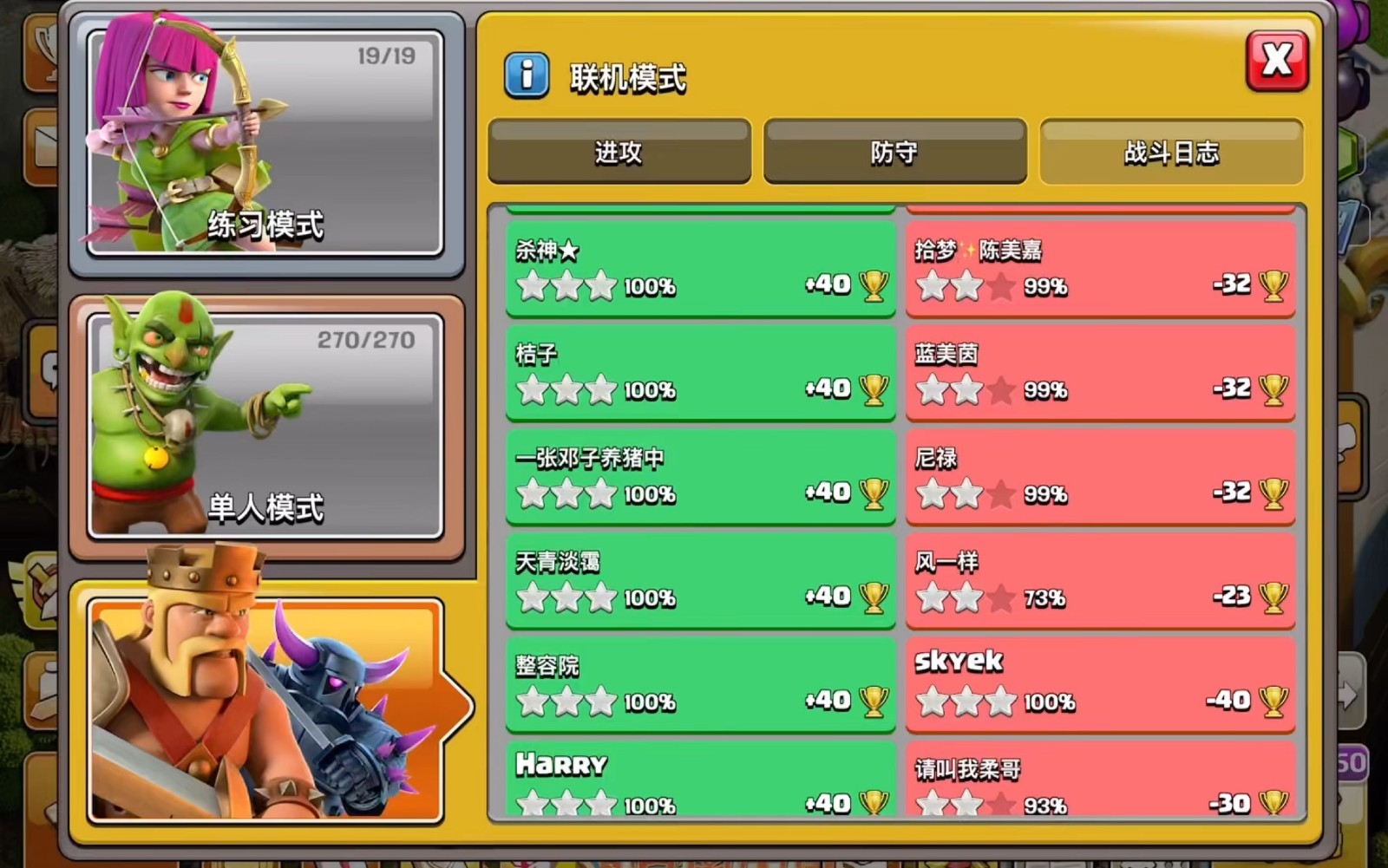Open the 整容院 attack log entry
The width and height of the screenshot is (1388, 868).
[x=700, y=685]
